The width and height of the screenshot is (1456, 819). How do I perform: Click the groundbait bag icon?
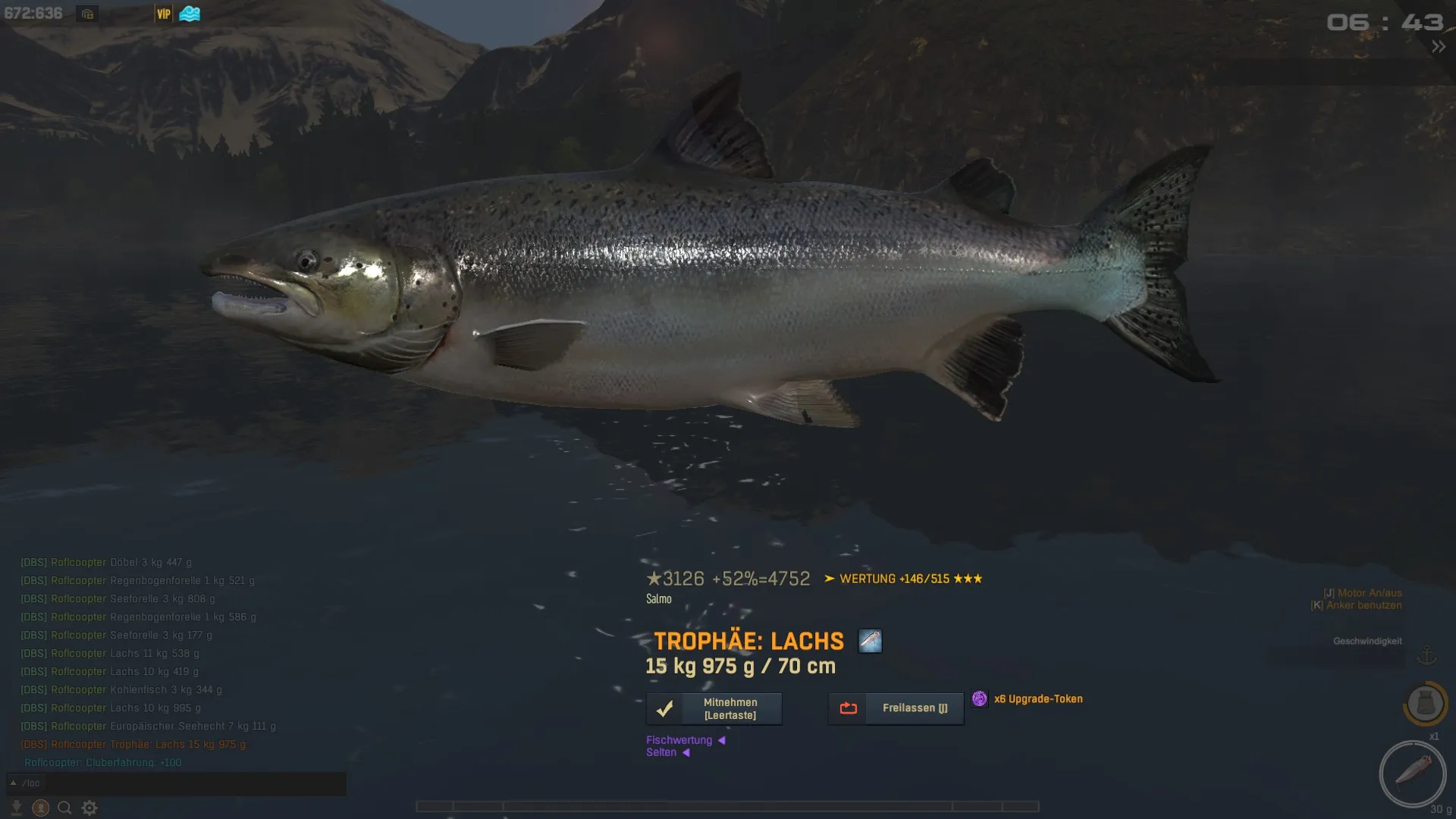coord(1425,703)
